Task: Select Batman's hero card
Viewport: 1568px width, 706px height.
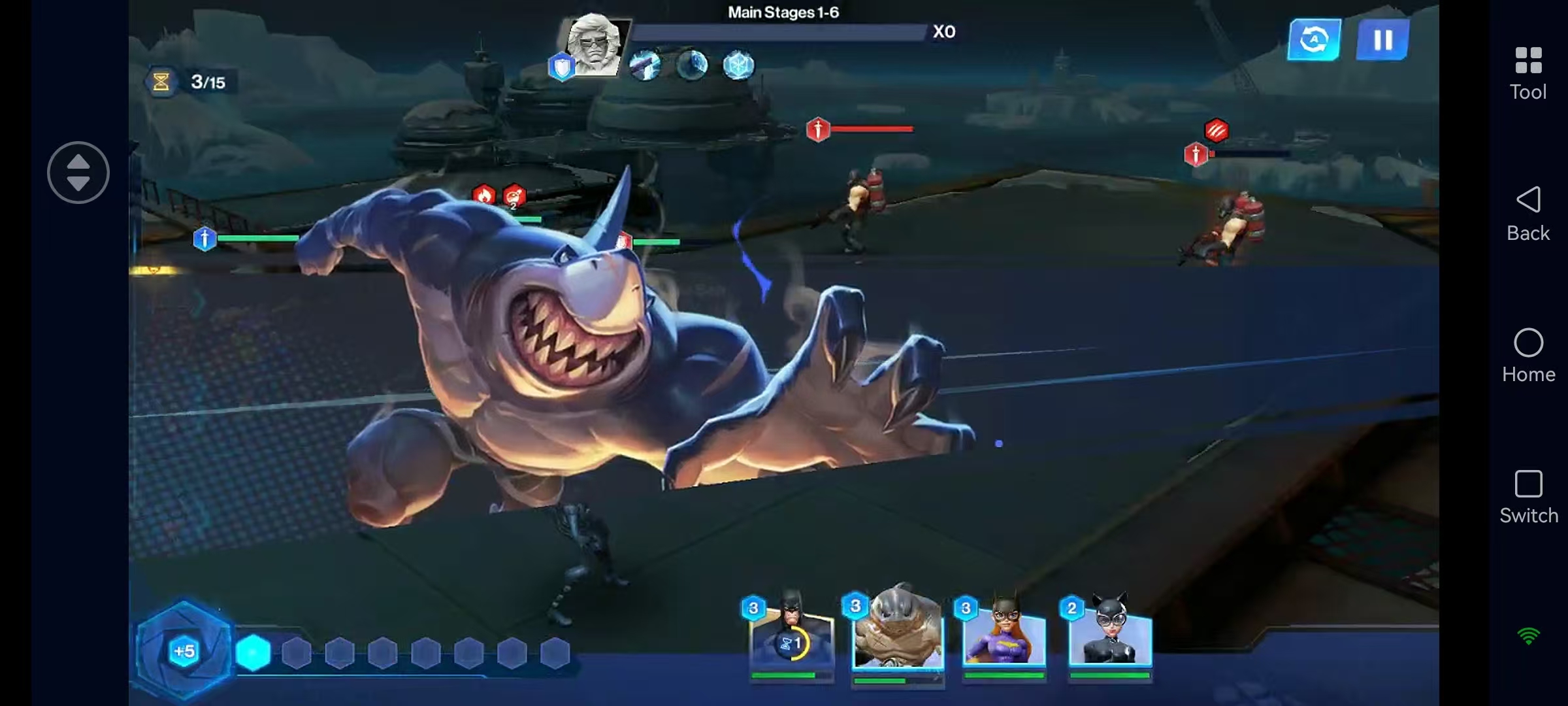Action: pyautogui.click(x=792, y=633)
